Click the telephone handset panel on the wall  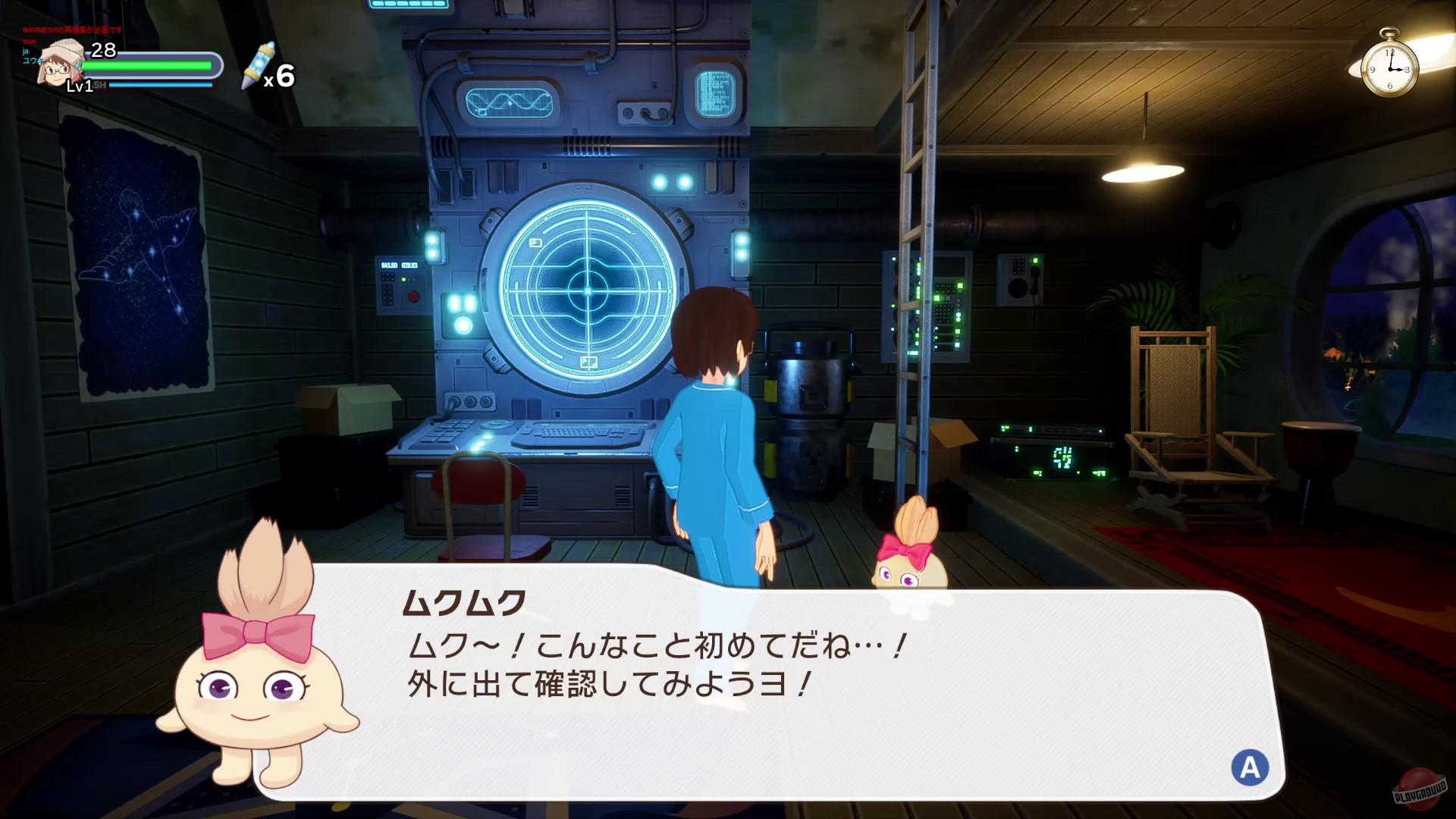1021,281
